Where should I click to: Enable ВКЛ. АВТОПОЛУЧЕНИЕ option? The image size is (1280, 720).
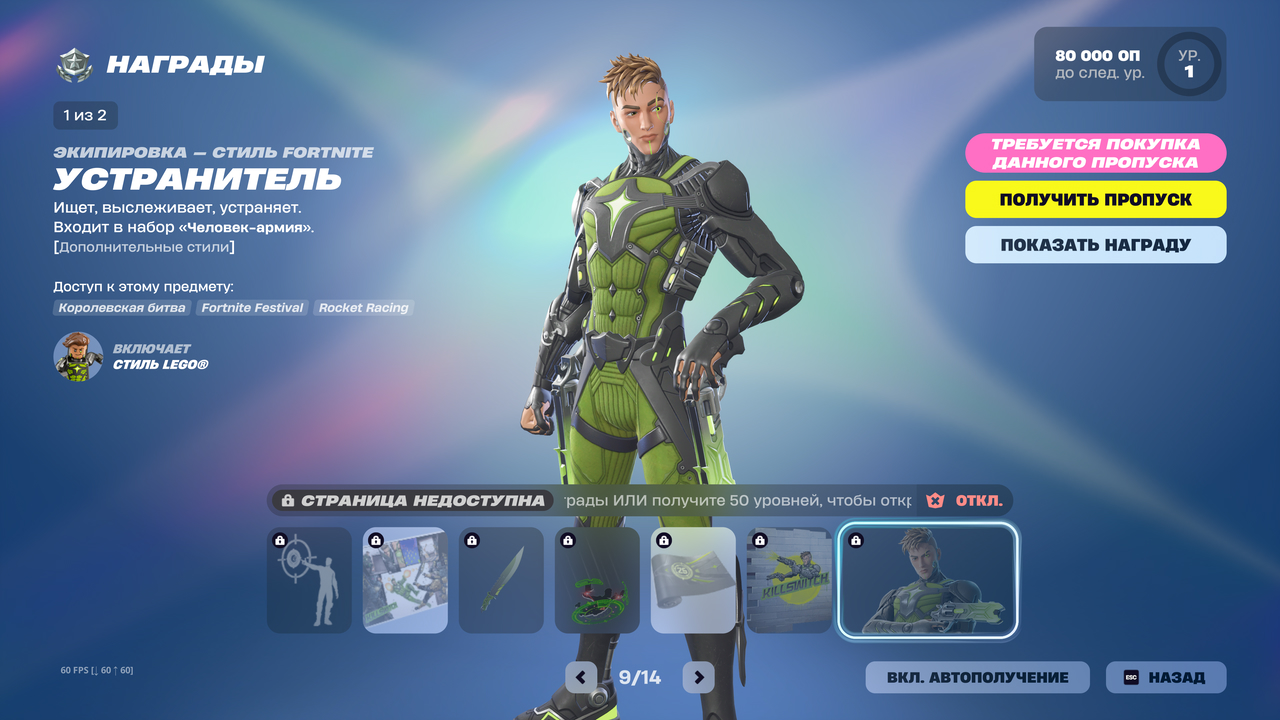click(977, 677)
